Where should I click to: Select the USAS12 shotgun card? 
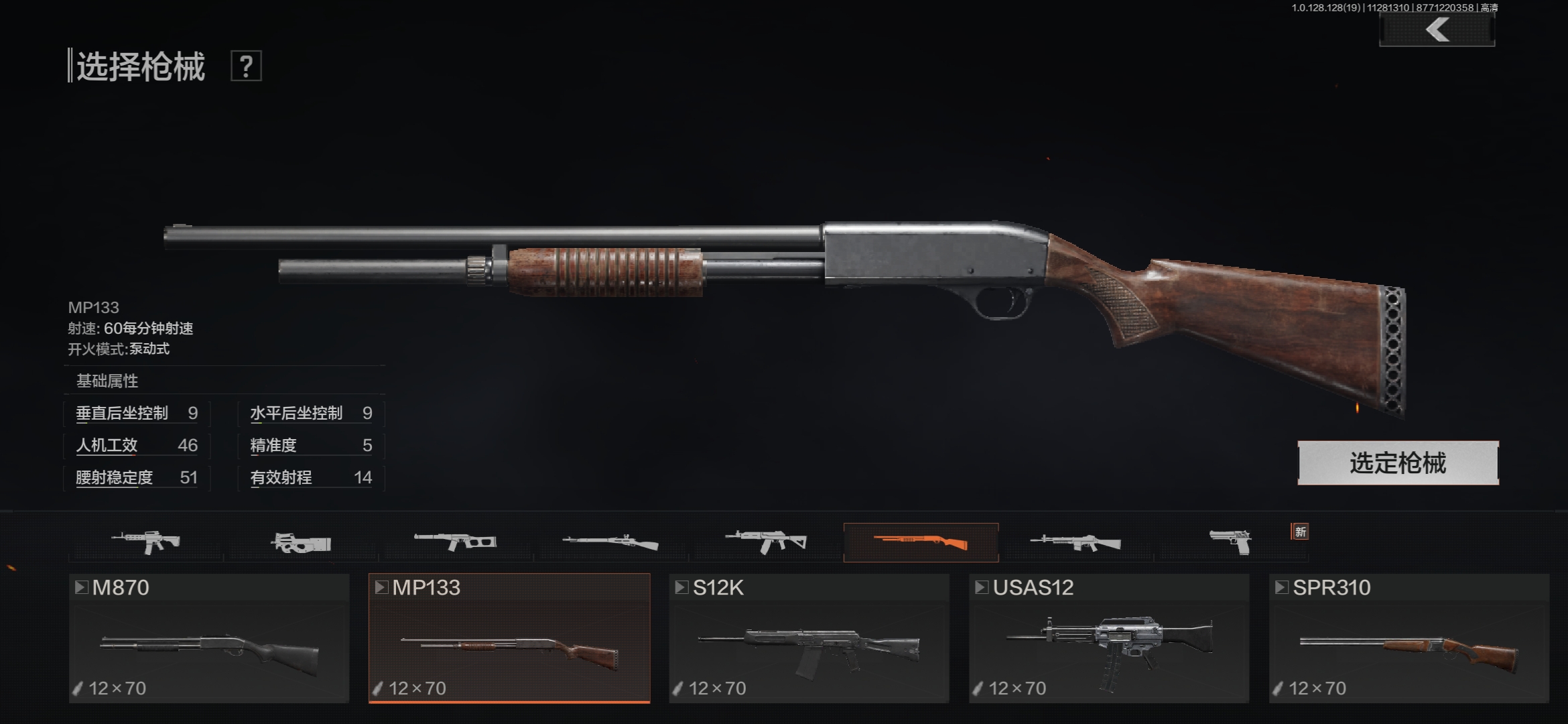(x=1109, y=638)
